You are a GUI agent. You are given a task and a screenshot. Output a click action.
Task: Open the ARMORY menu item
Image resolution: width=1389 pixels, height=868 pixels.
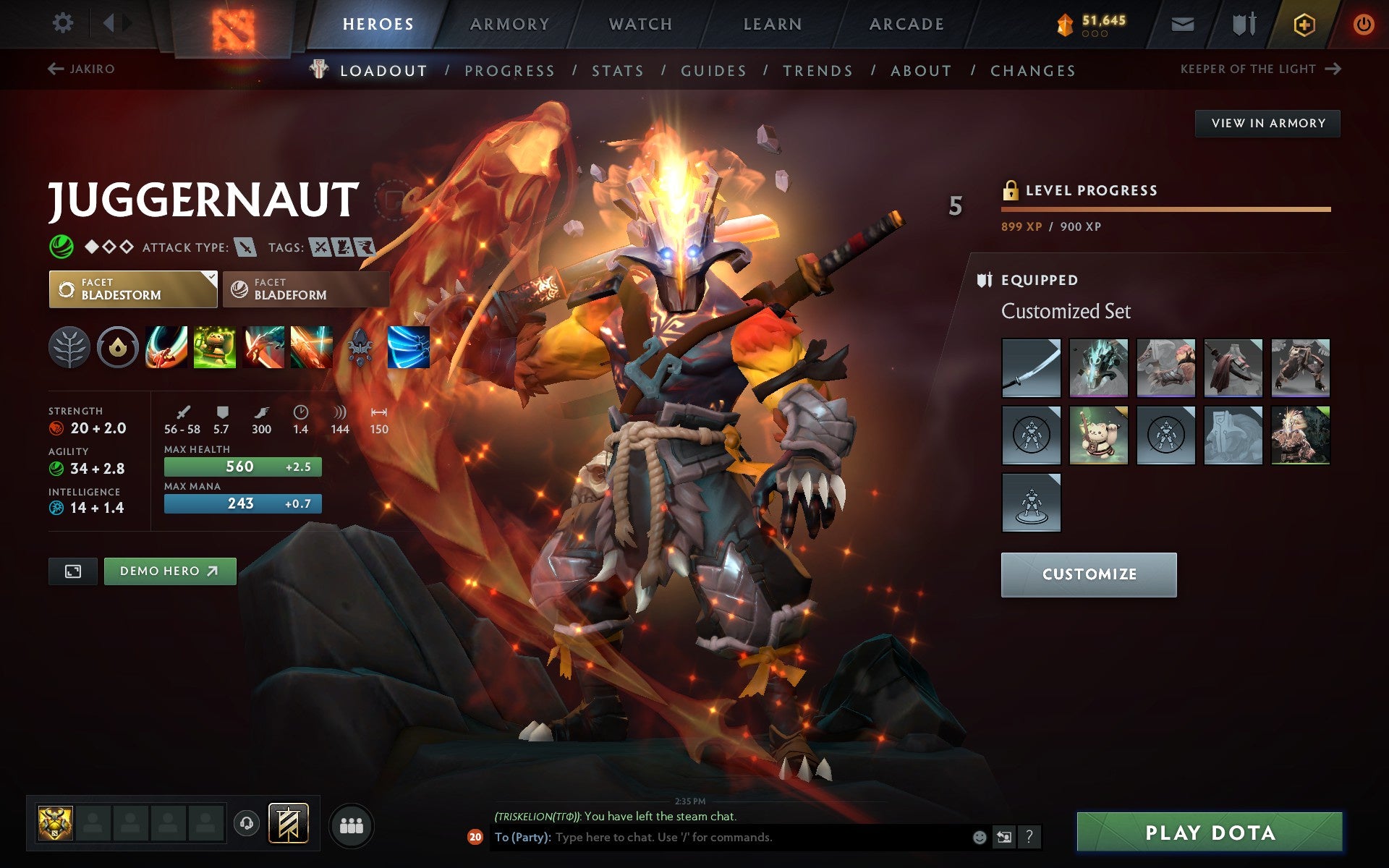coord(509,23)
